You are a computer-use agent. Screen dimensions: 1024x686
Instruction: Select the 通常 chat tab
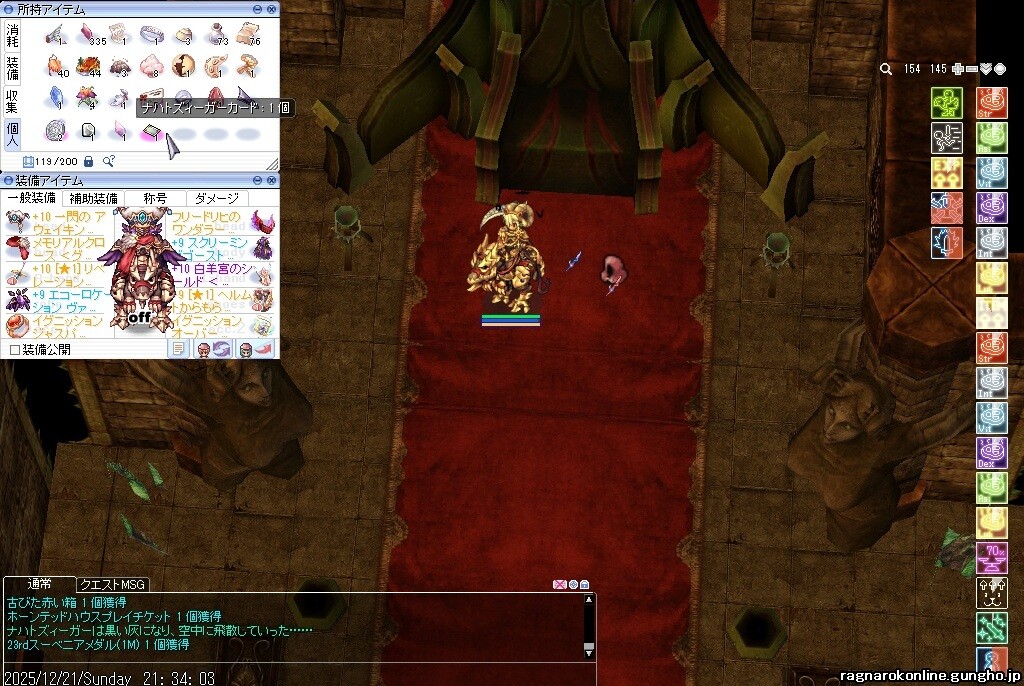(x=40, y=584)
